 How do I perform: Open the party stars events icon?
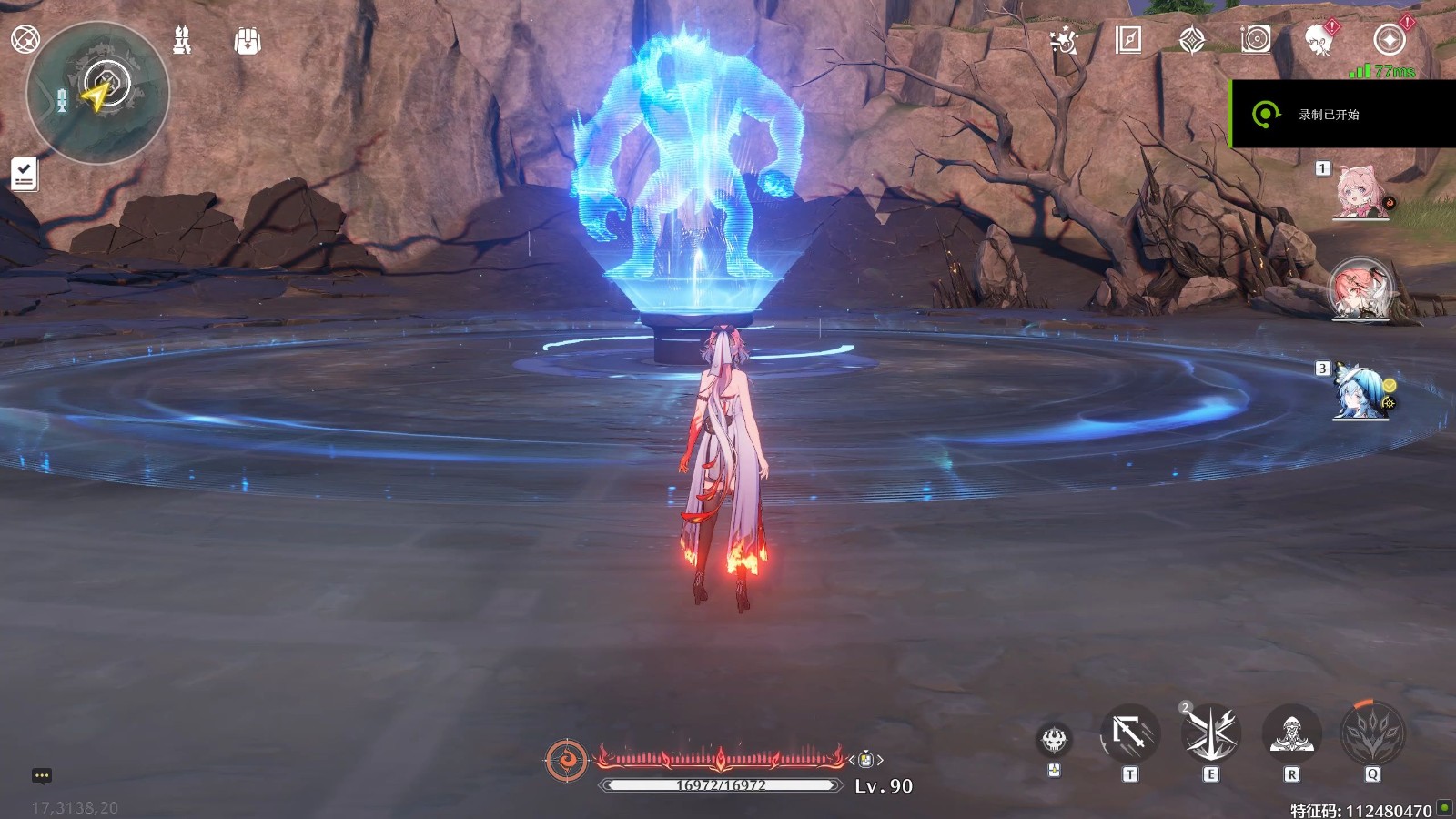tap(1063, 40)
